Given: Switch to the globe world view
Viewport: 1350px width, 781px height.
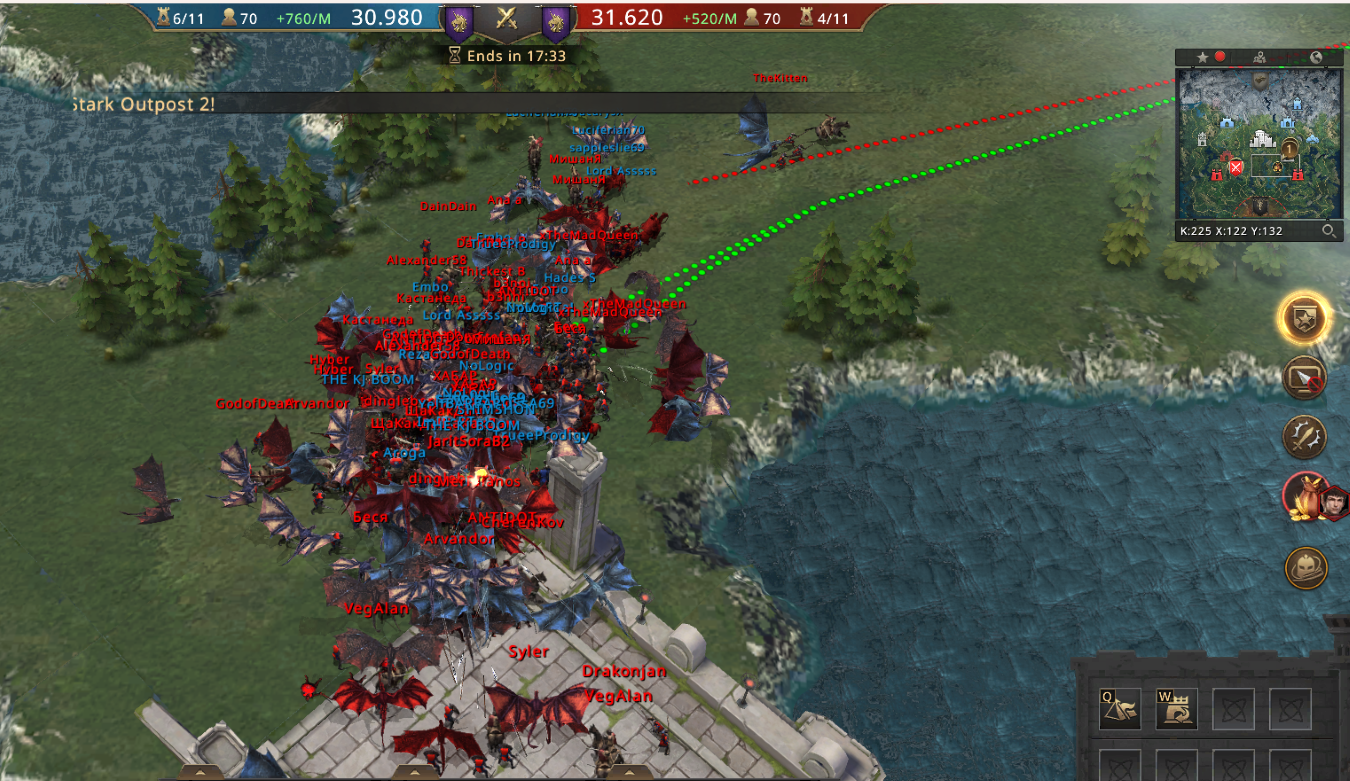Looking at the screenshot, I should tap(1316, 58).
